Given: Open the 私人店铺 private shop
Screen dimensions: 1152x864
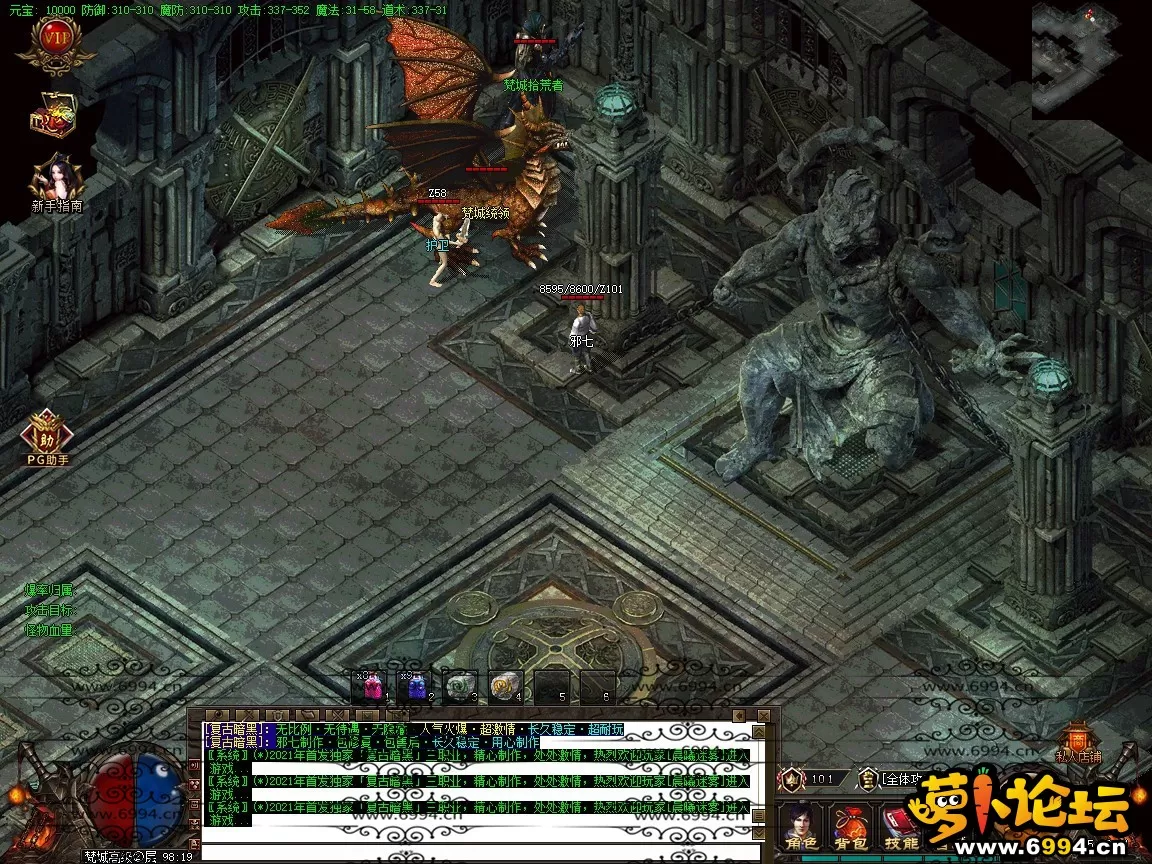Looking at the screenshot, I should coord(1076,743).
